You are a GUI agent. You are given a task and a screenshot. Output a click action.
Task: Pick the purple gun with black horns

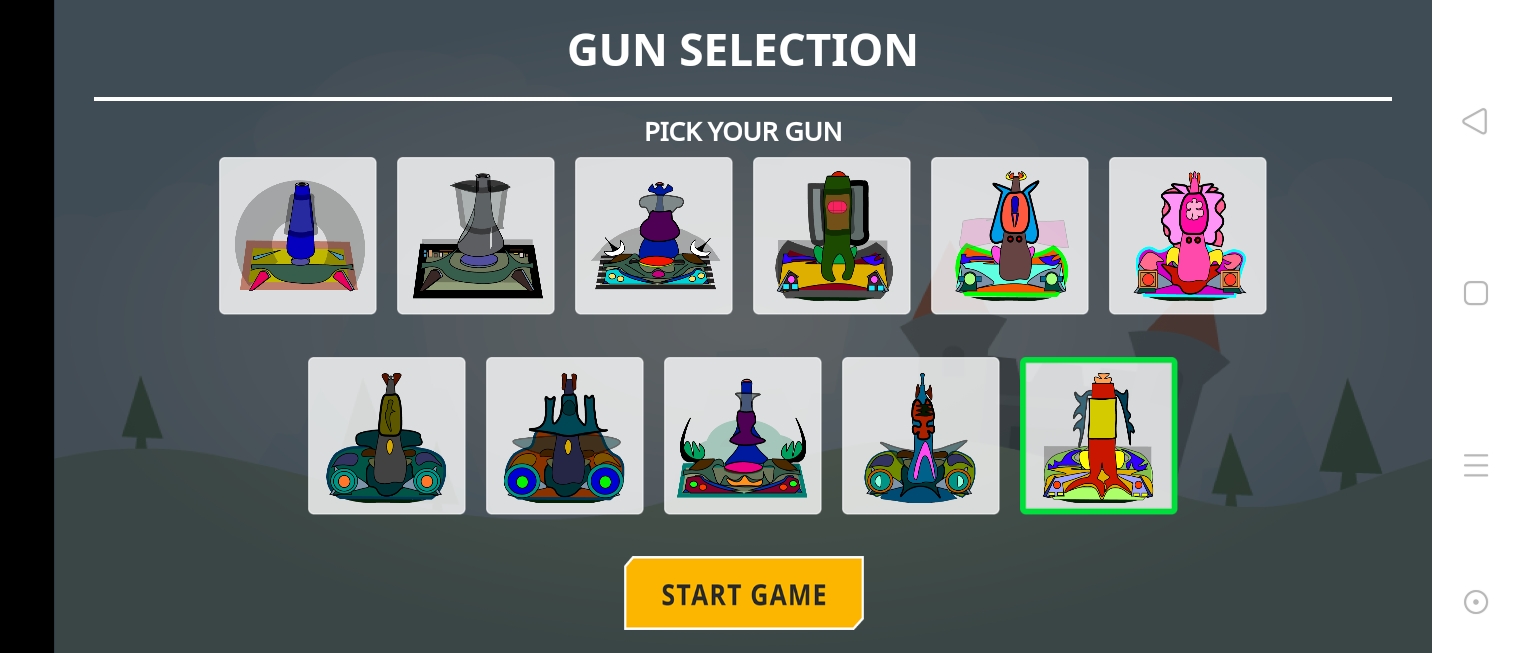click(x=743, y=436)
